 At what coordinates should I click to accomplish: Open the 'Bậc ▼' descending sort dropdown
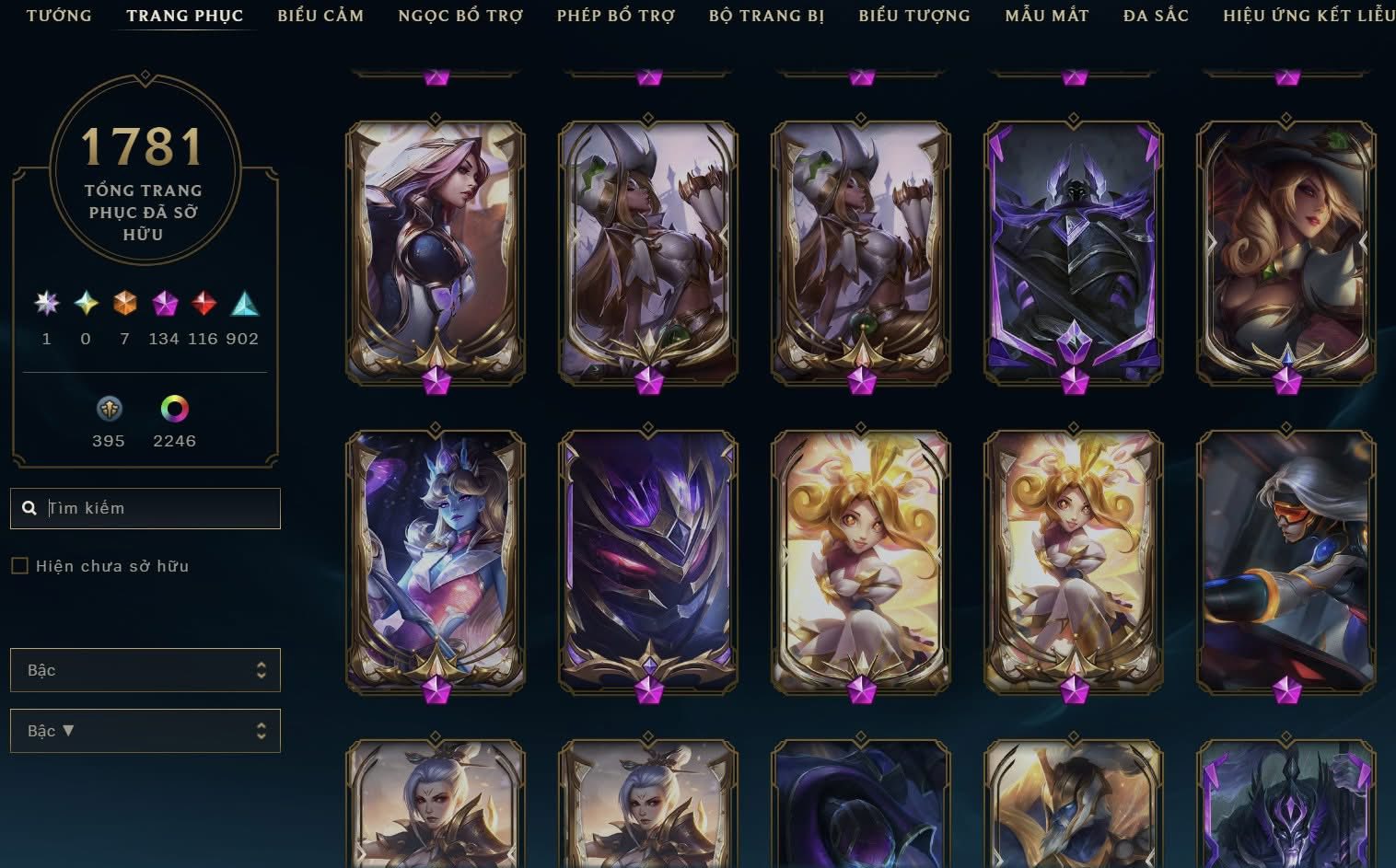click(145, 730)
